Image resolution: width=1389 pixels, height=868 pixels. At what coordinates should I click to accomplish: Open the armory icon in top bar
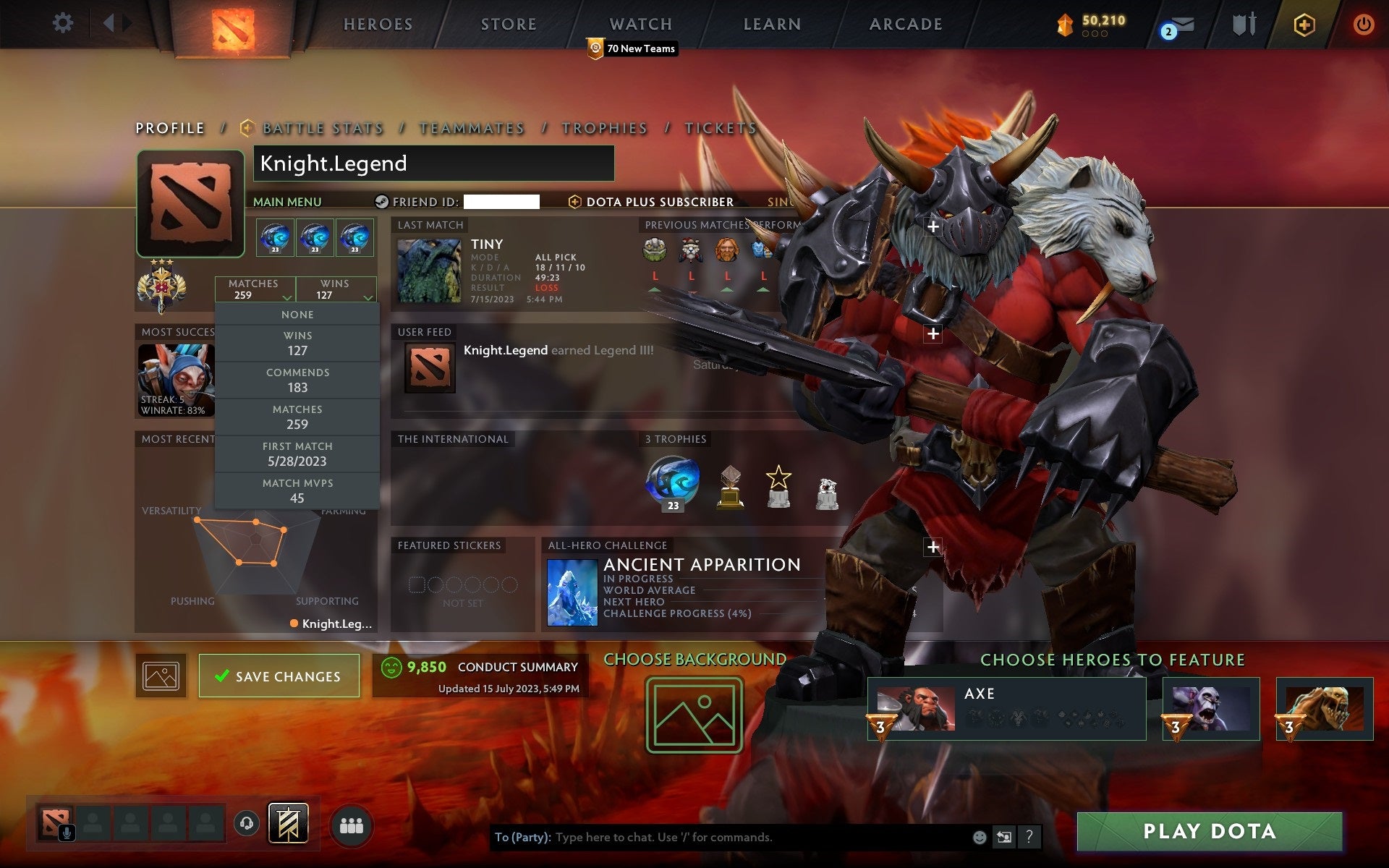click(1243, 24)
